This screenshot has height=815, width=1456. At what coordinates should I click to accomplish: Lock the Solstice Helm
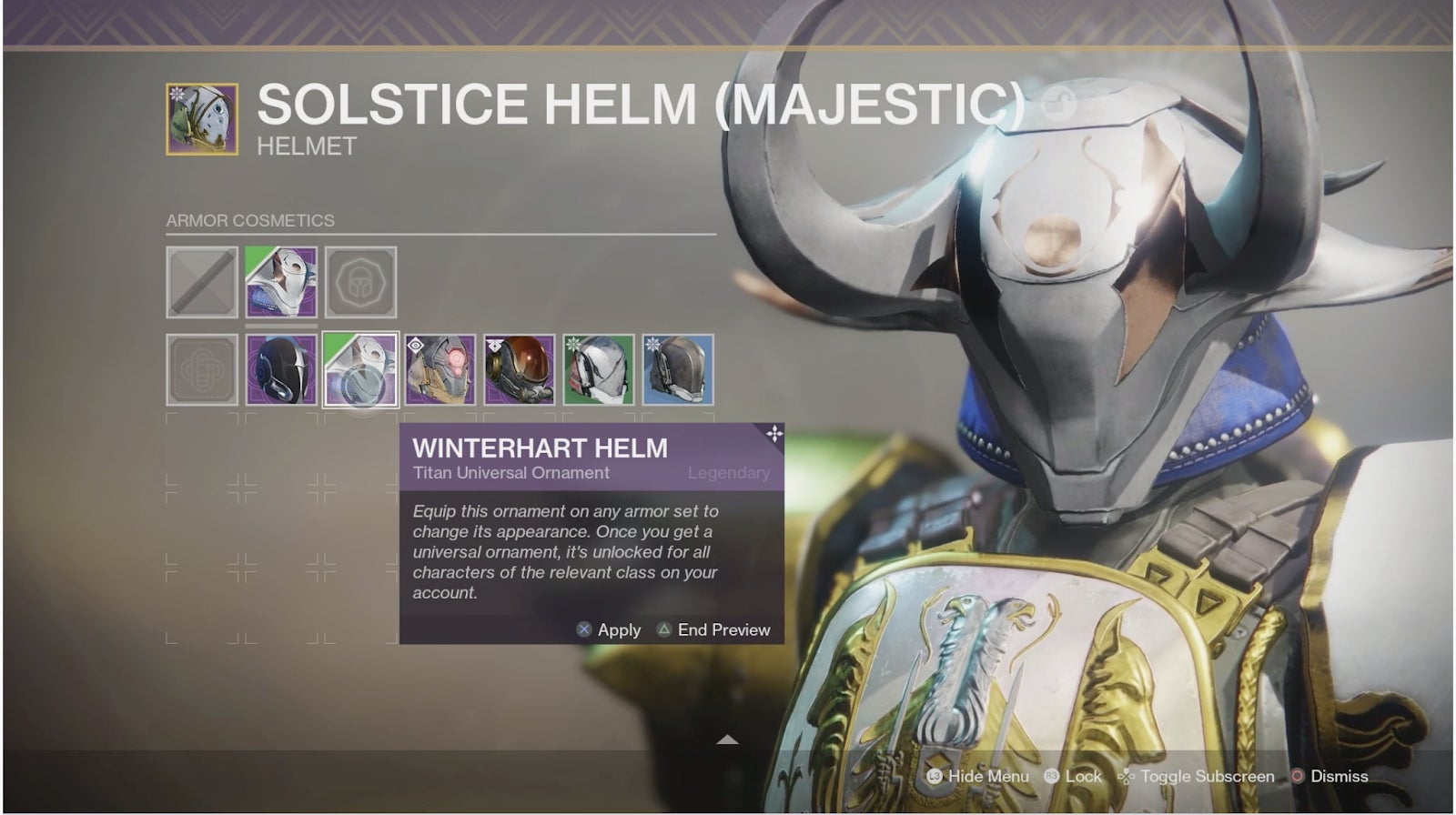[x=1073, y=776]
